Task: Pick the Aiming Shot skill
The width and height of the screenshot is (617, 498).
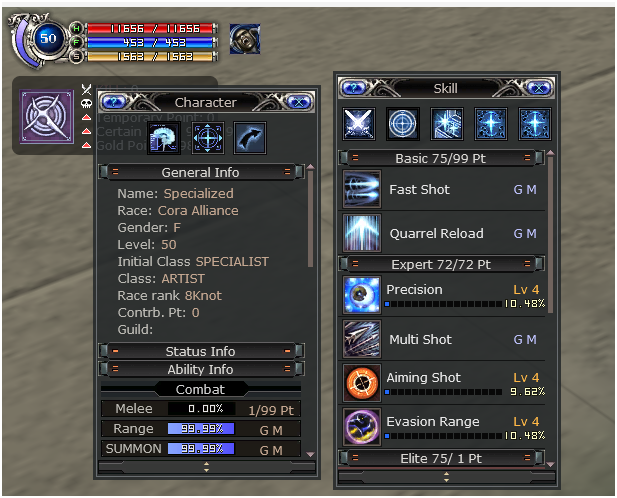Action: tap(361, 383)
